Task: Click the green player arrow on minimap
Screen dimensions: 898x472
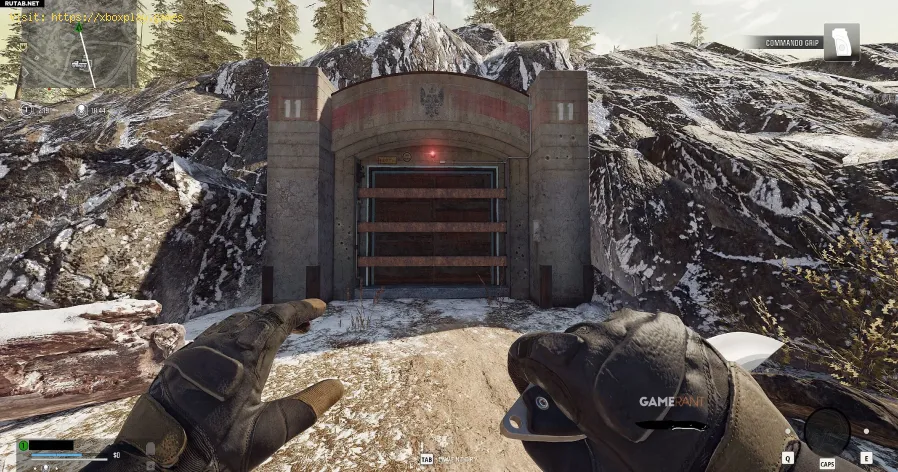Action: coord(78,26)
